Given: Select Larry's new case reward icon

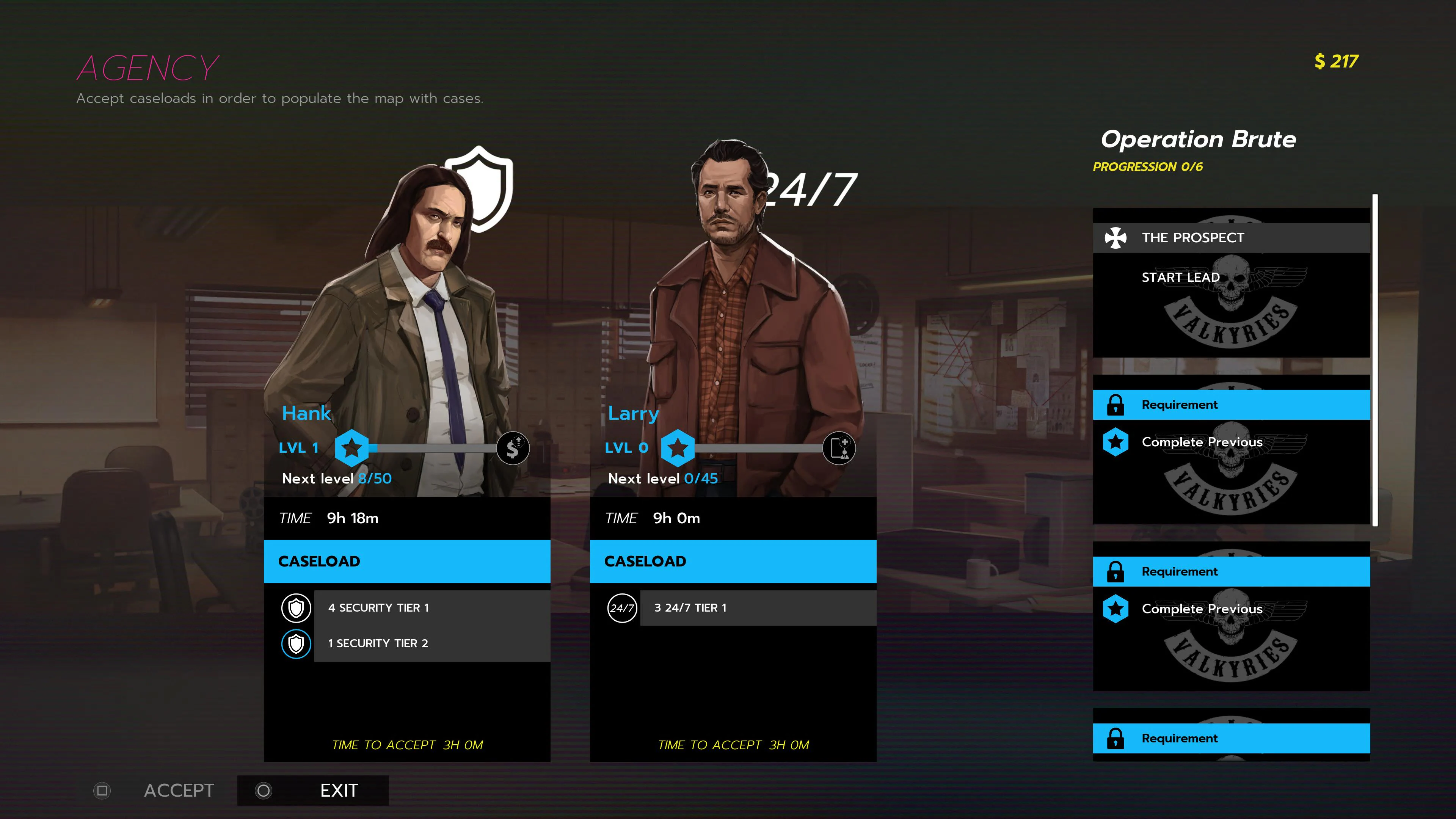Looking at the screenshot, I should [x=839, y=448].
